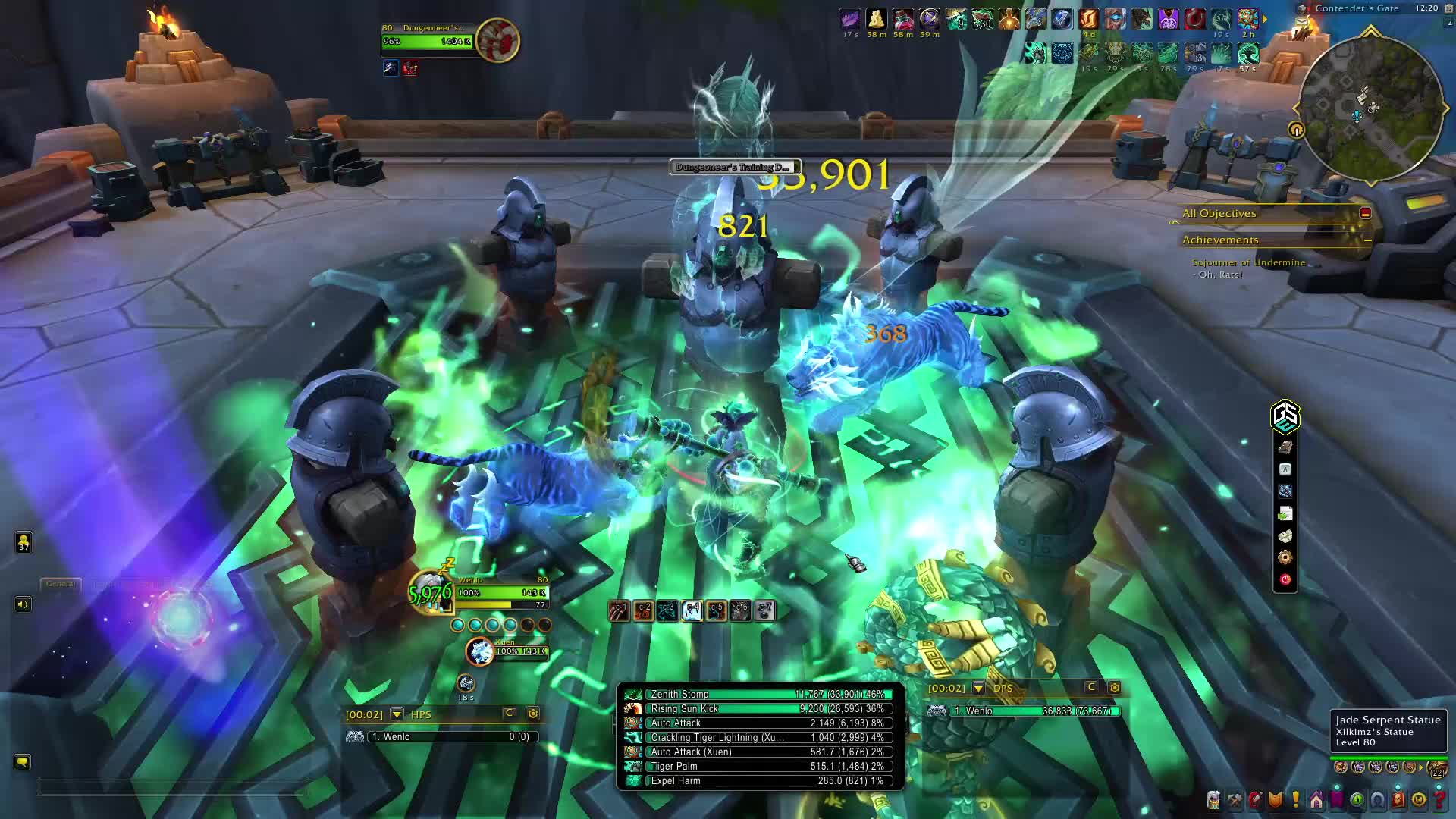Open the character info micro button
1456x819 pixels.
[x=1214, y=800]
